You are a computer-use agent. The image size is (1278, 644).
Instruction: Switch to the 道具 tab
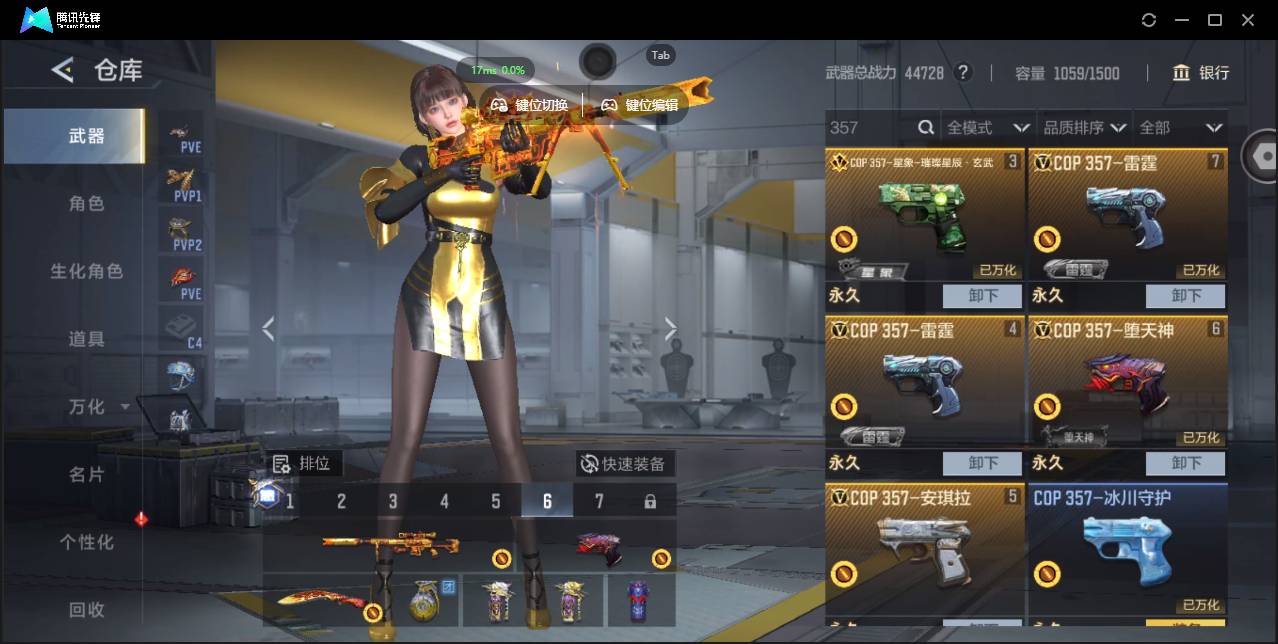(86, 339)
